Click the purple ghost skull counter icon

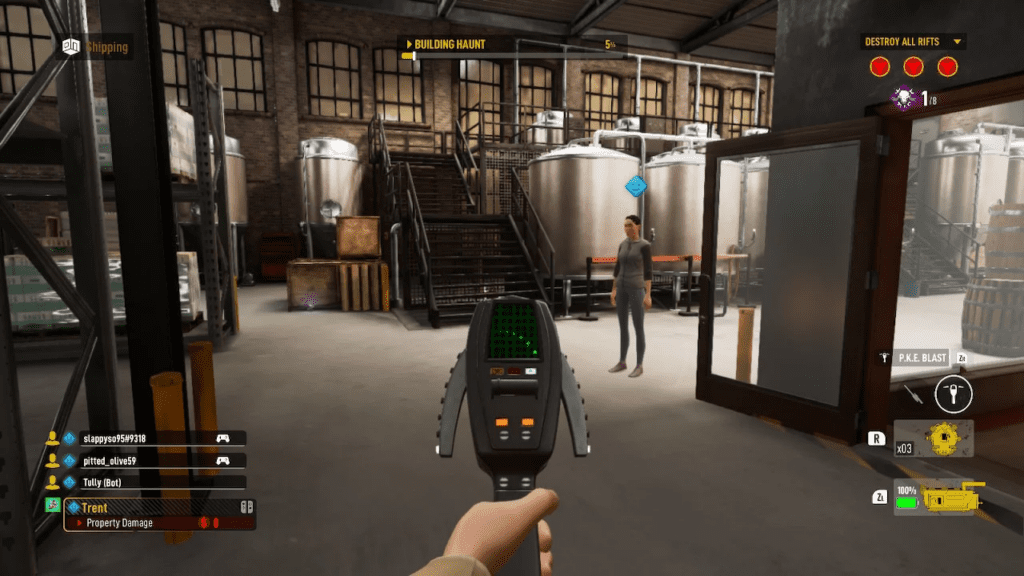coord(903,98)
